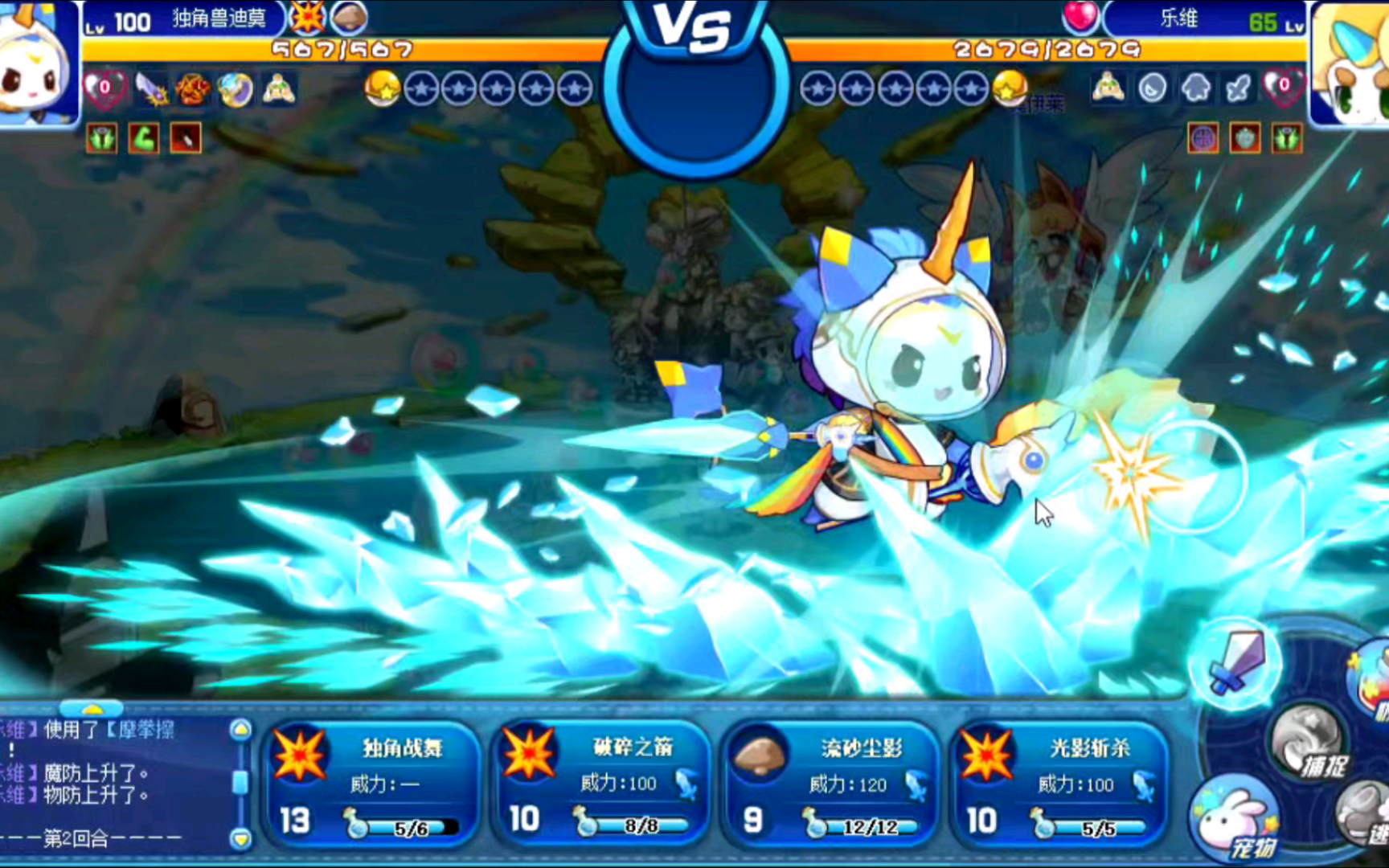Inspect the player's green wings buff icon
Screen dimensions: 1389x868
[102, 138]
